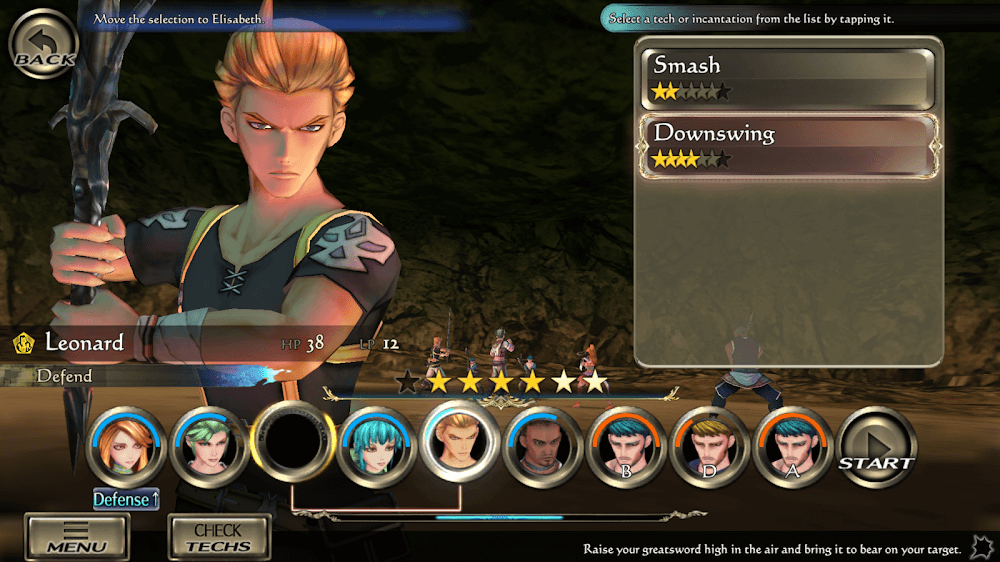The image size is (1000, 562).
Task: Click the empty black timeline slot
Action: [x=292, y=444]
